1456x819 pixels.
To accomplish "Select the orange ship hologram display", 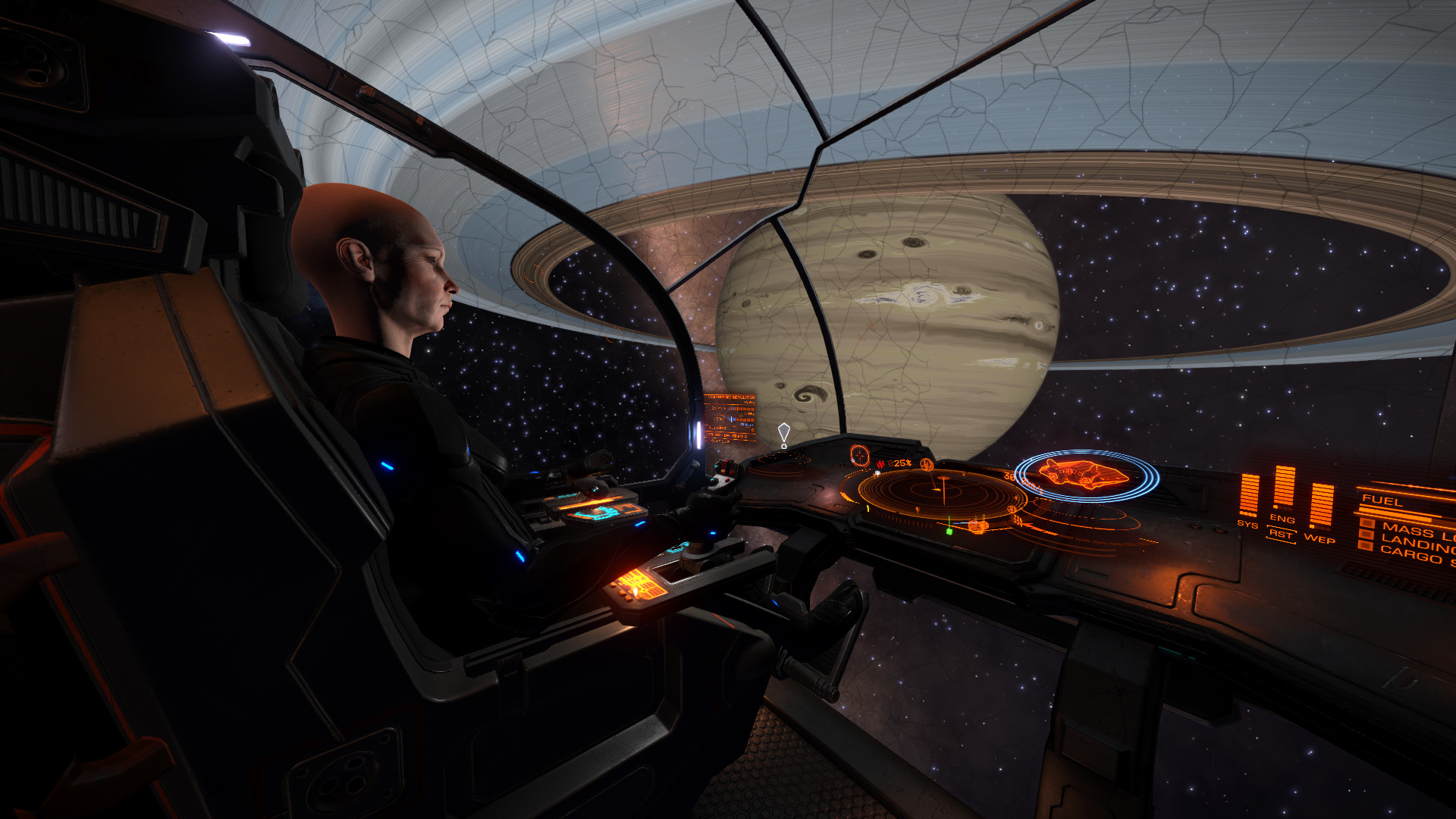I will click(1086, 475).
